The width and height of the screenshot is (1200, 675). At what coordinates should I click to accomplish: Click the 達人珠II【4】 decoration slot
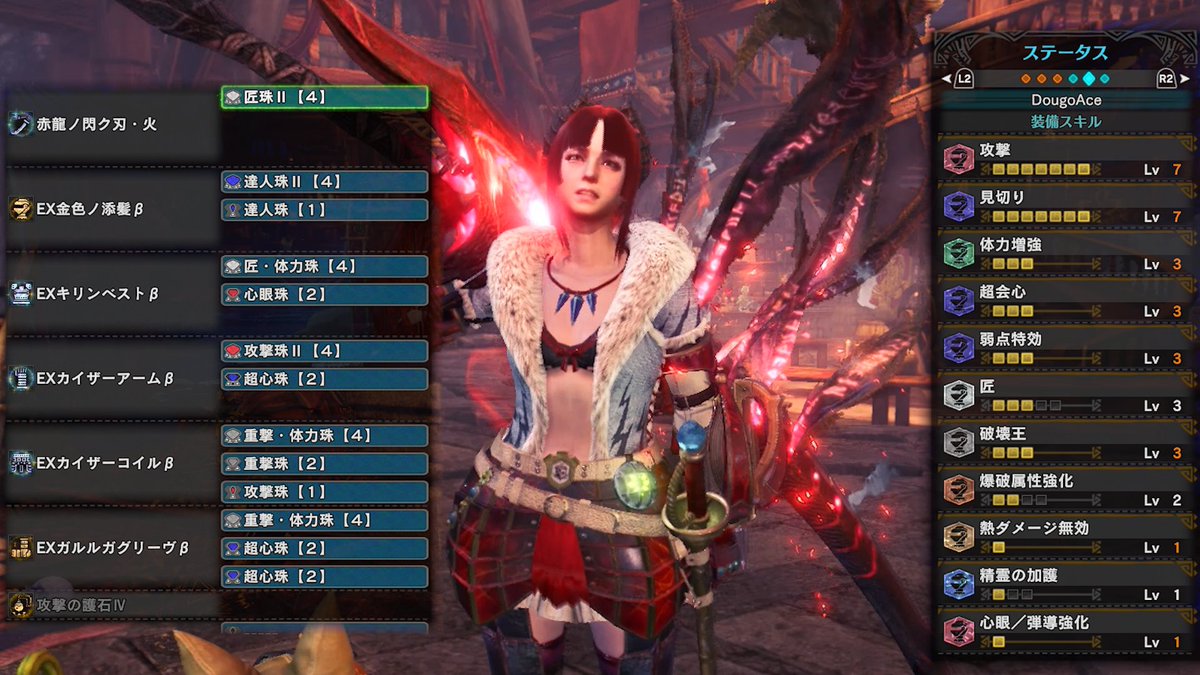pos(324,181)
